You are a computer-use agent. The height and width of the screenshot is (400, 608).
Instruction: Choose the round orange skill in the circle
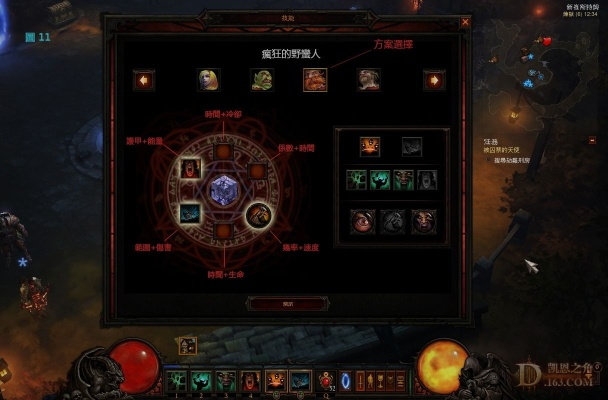click(257, 213)
